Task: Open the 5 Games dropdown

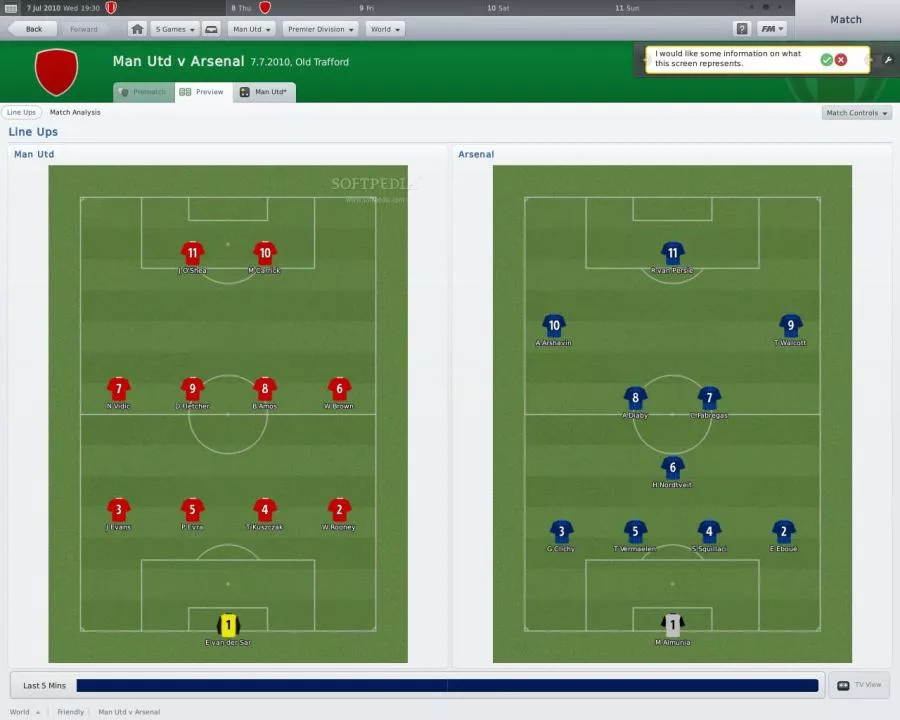Action: tap(173, 29)
